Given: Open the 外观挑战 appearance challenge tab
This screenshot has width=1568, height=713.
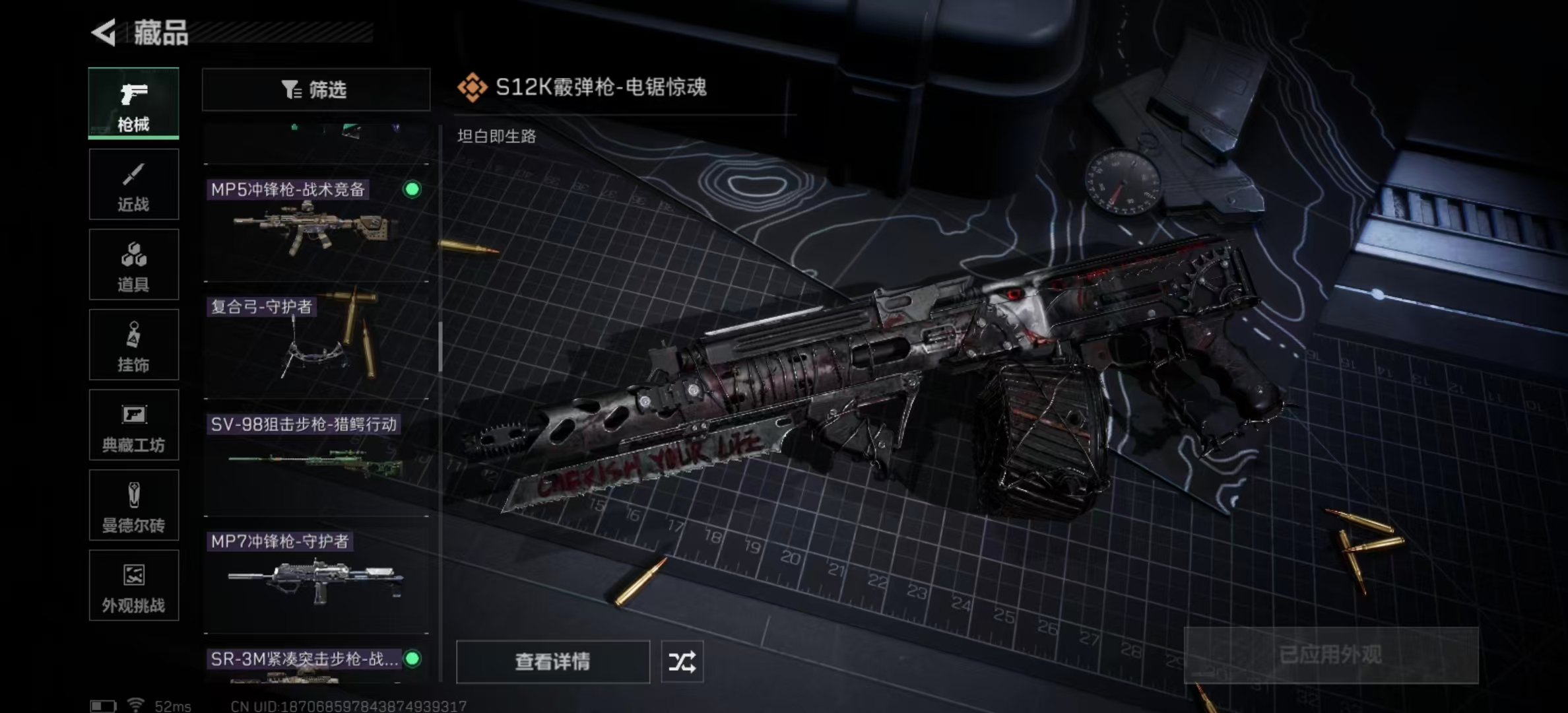Looking at the screenshot, I should pos(133,586).
